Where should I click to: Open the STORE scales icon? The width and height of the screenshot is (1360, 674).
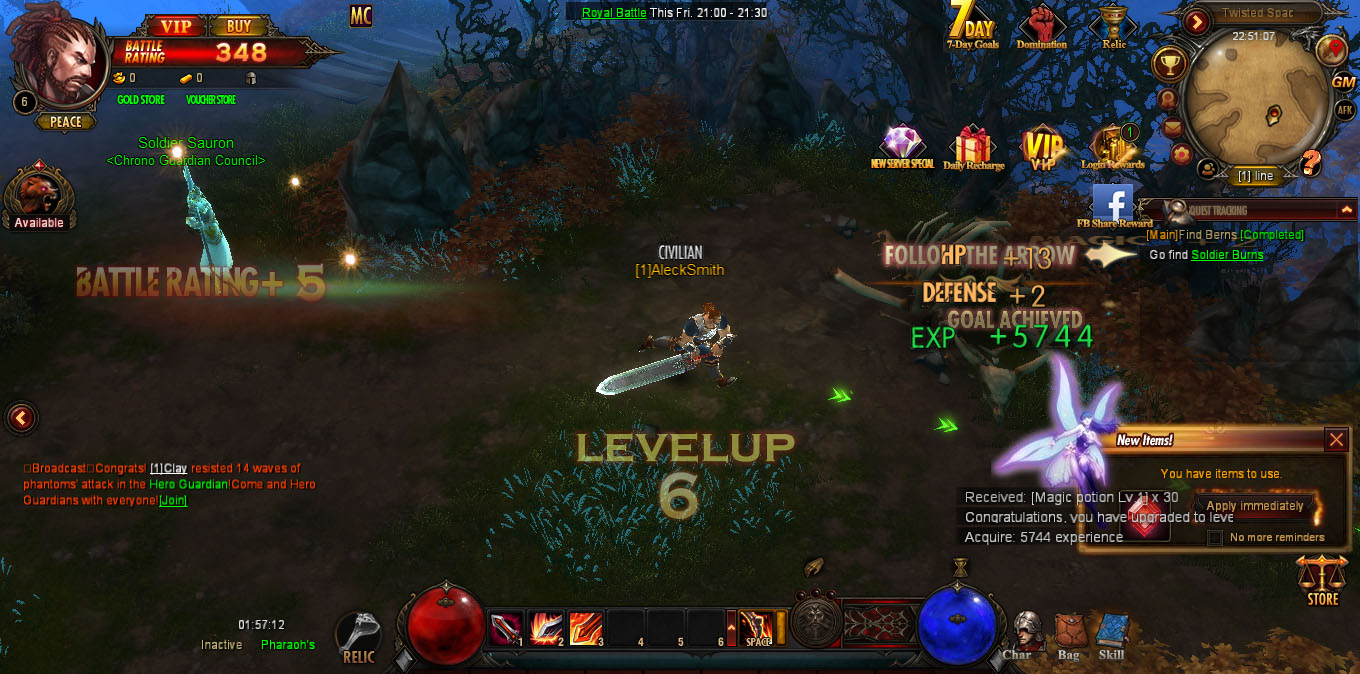click(x=1322, y=581)
